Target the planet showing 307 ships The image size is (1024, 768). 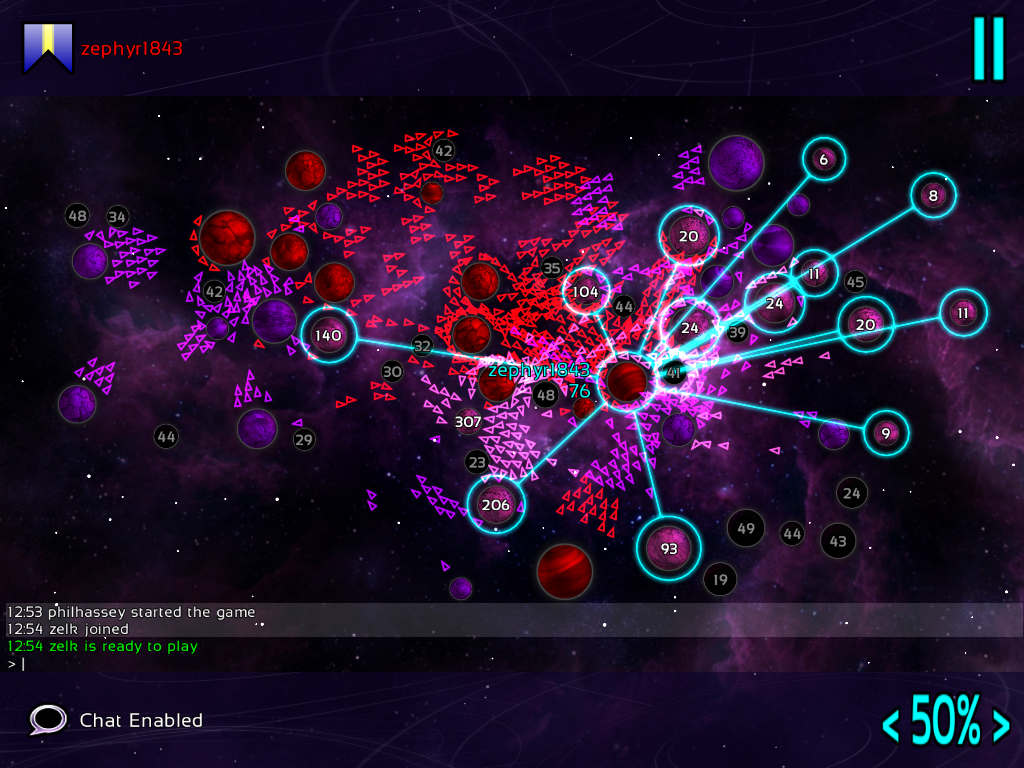(x=468, y=422)
